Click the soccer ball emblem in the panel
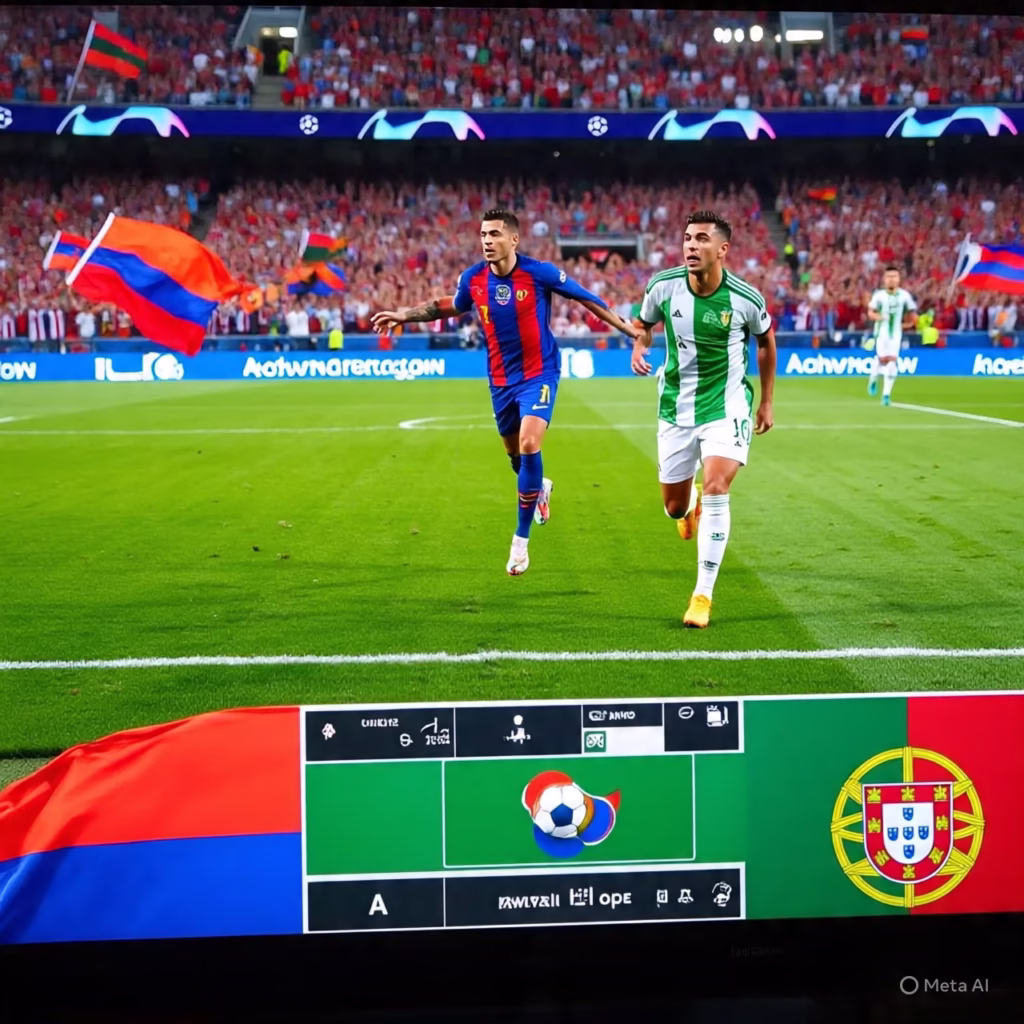This screenshot has height=1024, width=1024. point(563,810)
